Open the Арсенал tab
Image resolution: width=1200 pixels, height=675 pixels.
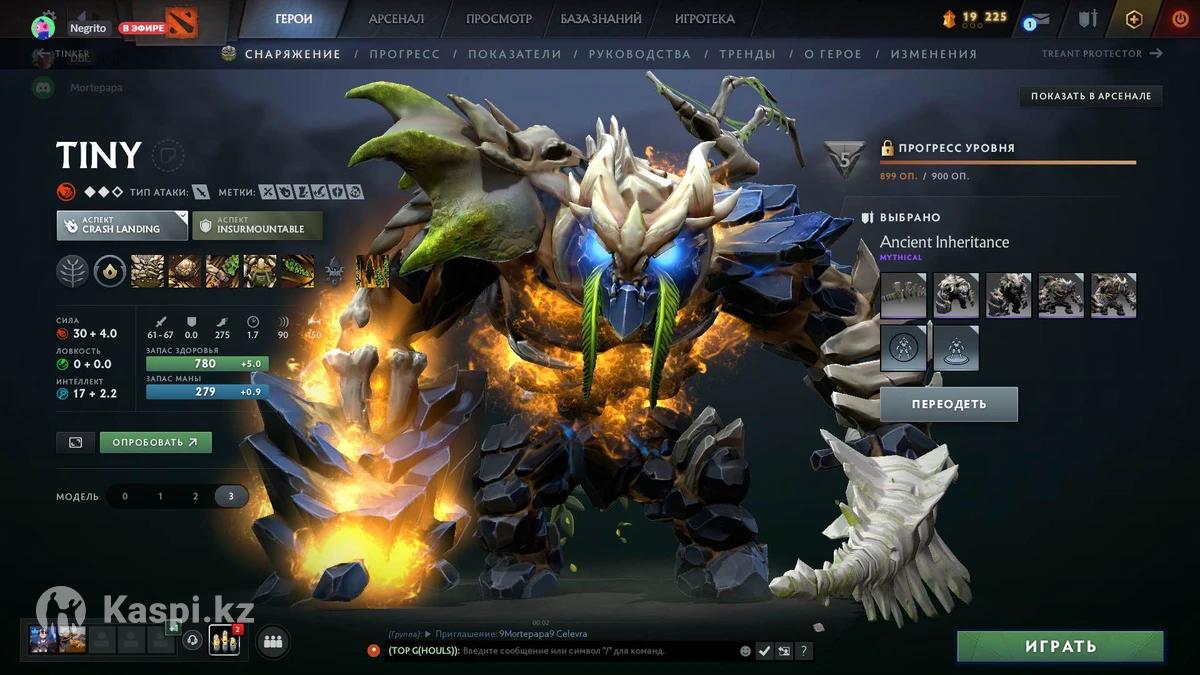(x=396, y=19)
